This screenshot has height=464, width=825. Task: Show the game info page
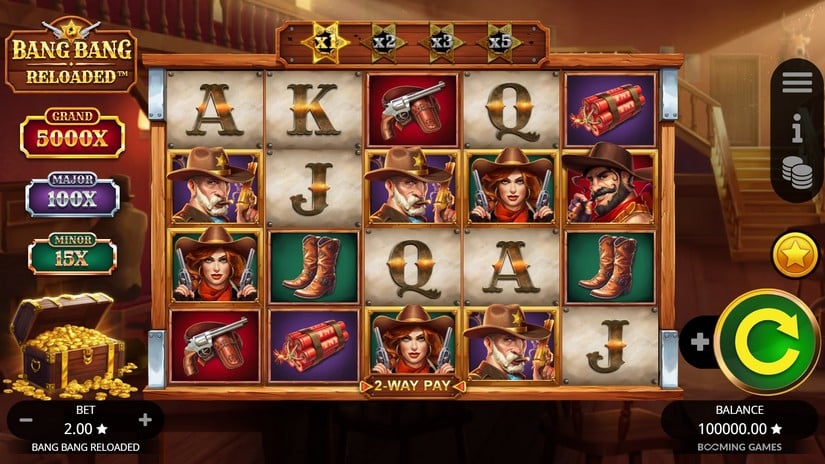coord(797,127)
